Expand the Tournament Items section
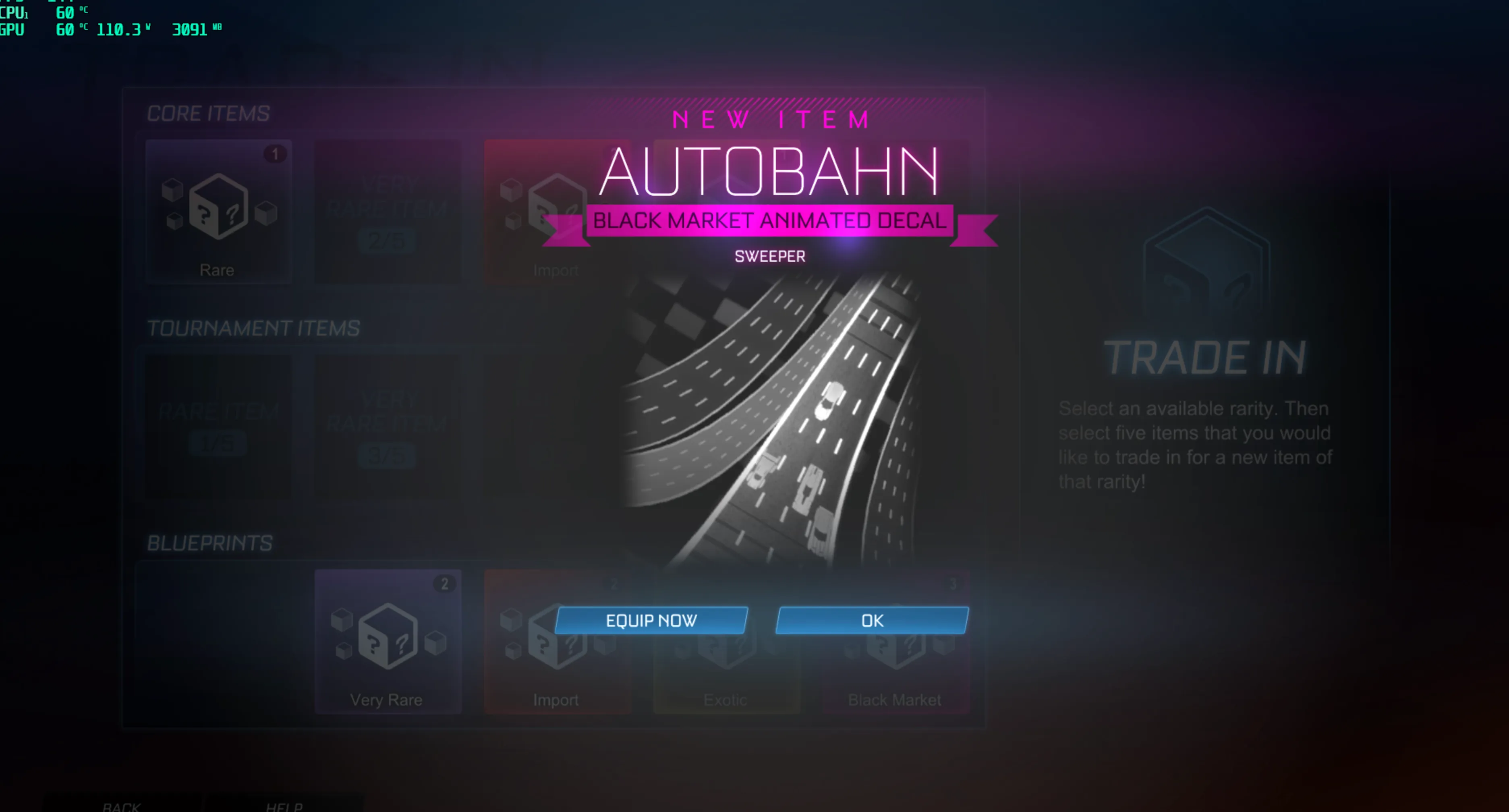The width and height of the screenshot is (1509, 812). (253, 328)
